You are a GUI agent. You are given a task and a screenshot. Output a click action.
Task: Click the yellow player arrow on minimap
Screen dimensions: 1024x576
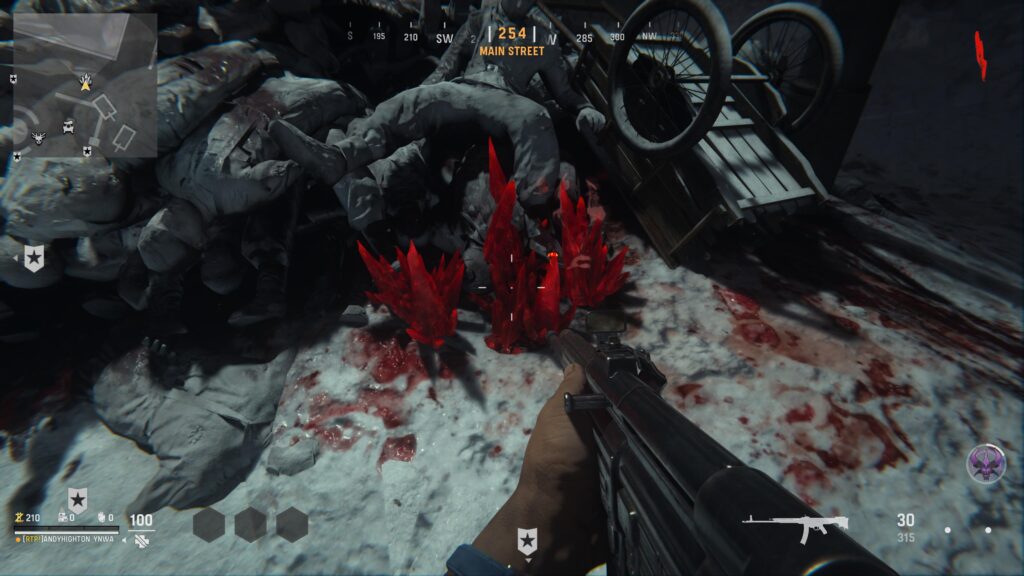(x=86, y=86)
